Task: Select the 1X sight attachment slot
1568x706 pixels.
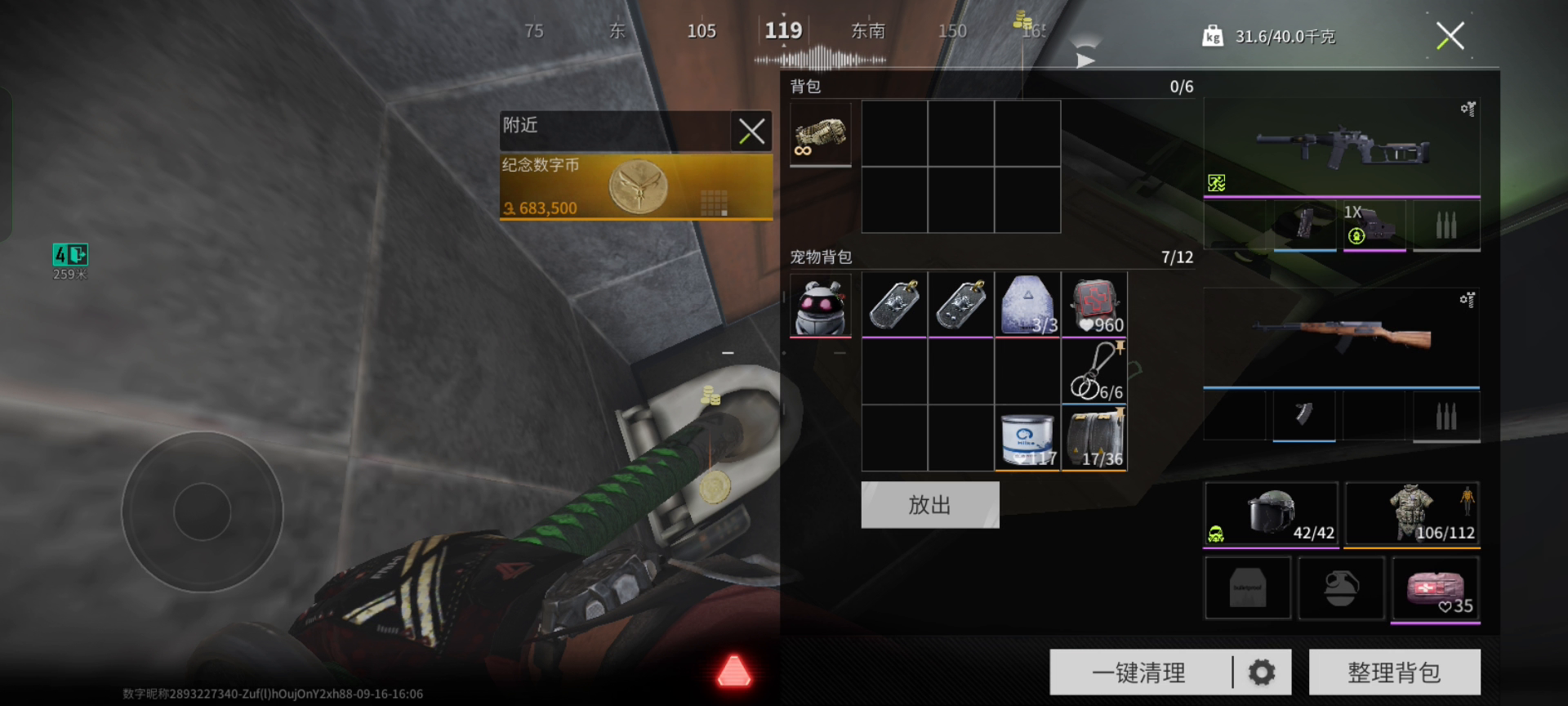Action: pyautogui.click(x=1374, y=226)
